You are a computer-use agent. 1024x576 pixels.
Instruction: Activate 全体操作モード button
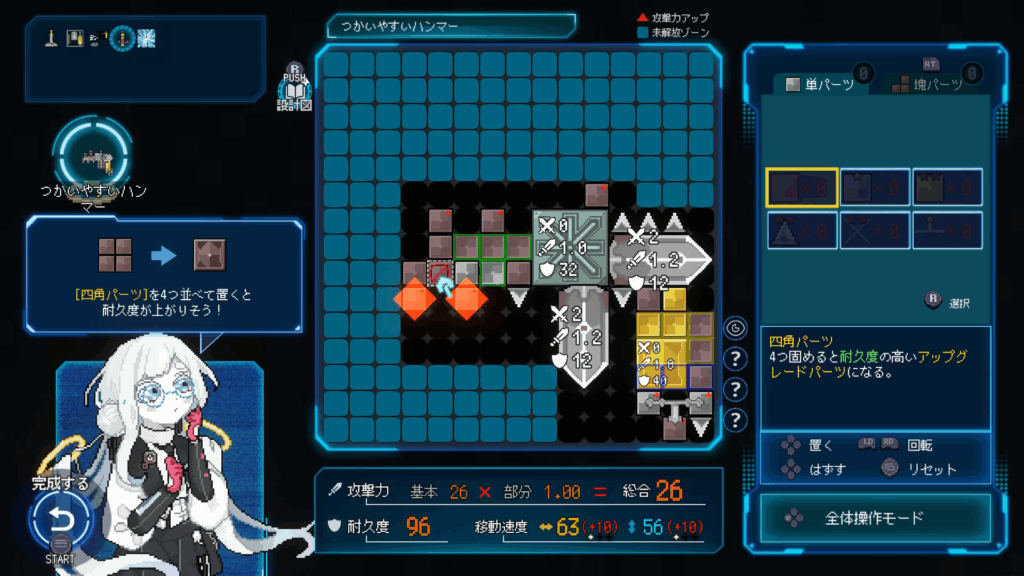pos(875,518)
